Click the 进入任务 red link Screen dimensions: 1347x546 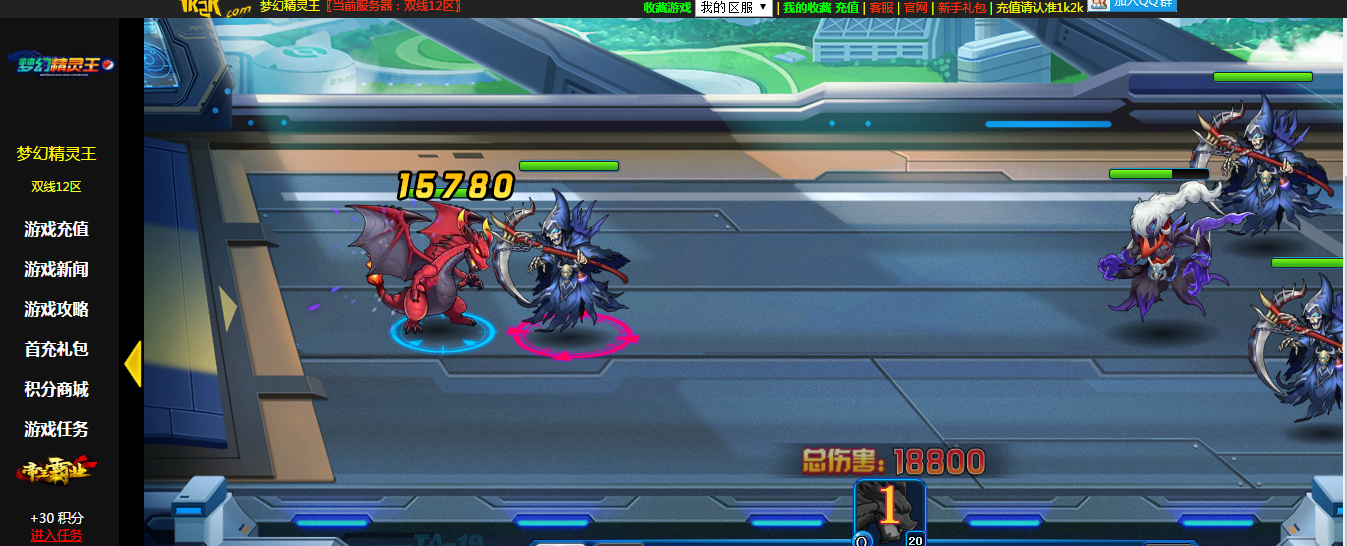point(57,535)
